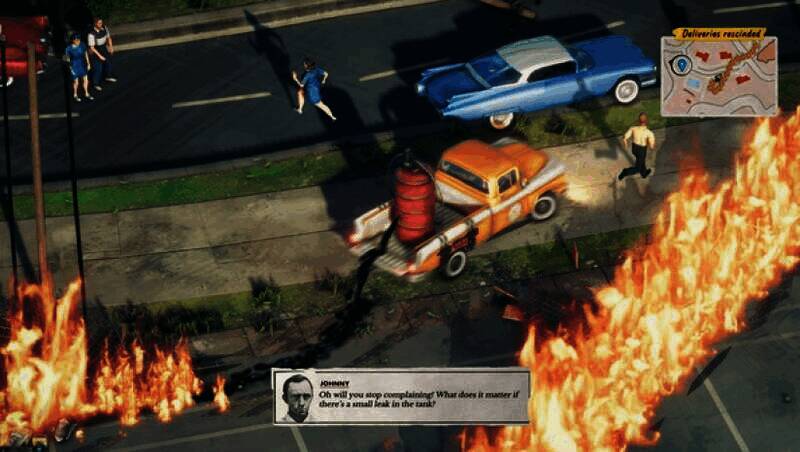
Task: Click Johnny's portrait in the dialogue box
Action: (x=295, y=398)
